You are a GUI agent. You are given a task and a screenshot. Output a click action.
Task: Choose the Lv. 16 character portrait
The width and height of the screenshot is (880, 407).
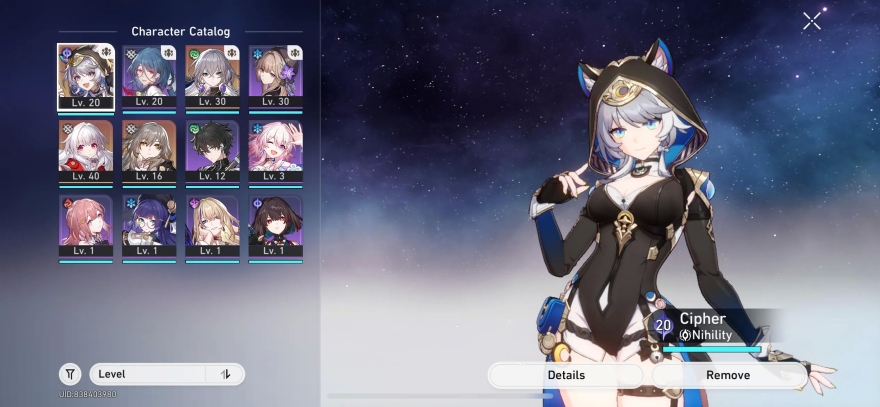tap(149, 151)
